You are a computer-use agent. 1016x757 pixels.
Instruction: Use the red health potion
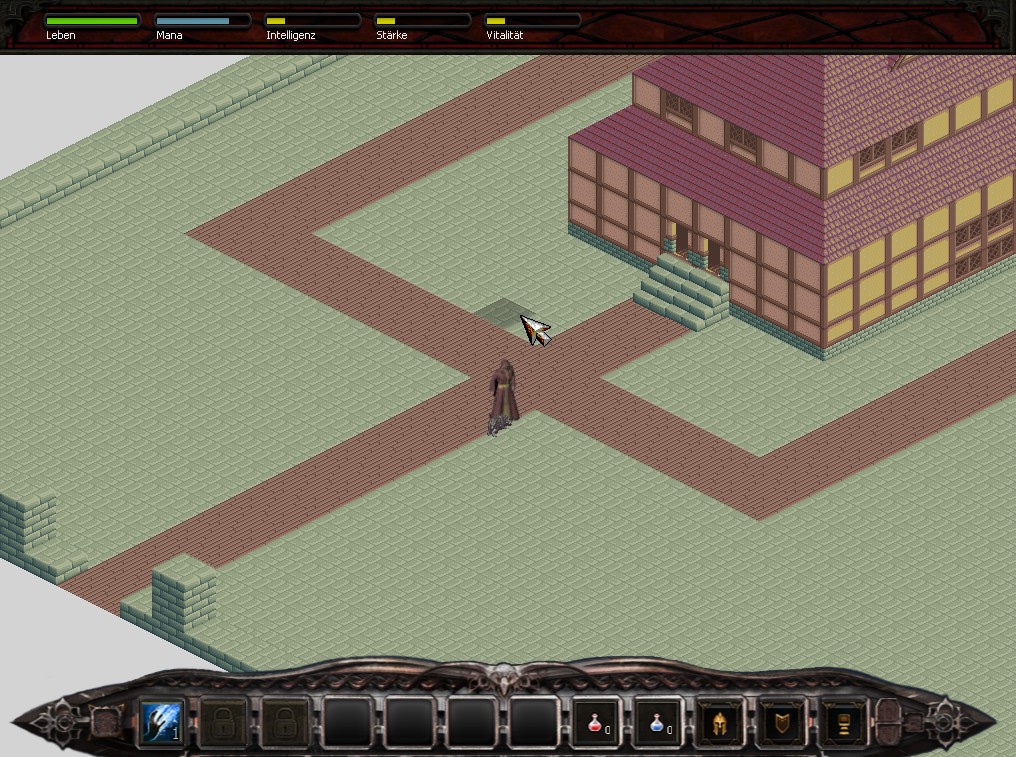(596, 721)
